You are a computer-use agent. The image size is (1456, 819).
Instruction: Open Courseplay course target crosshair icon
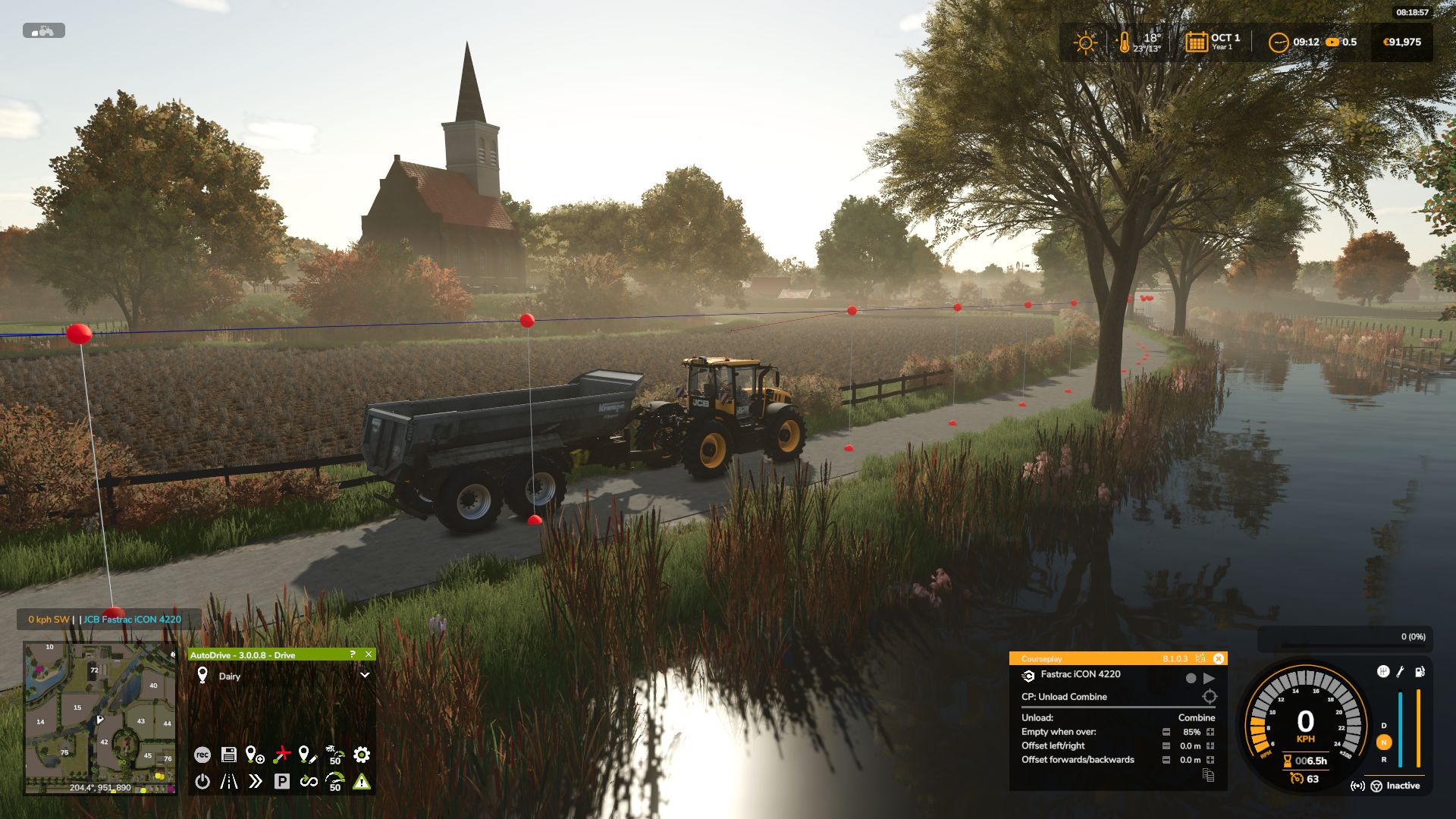1210,697
